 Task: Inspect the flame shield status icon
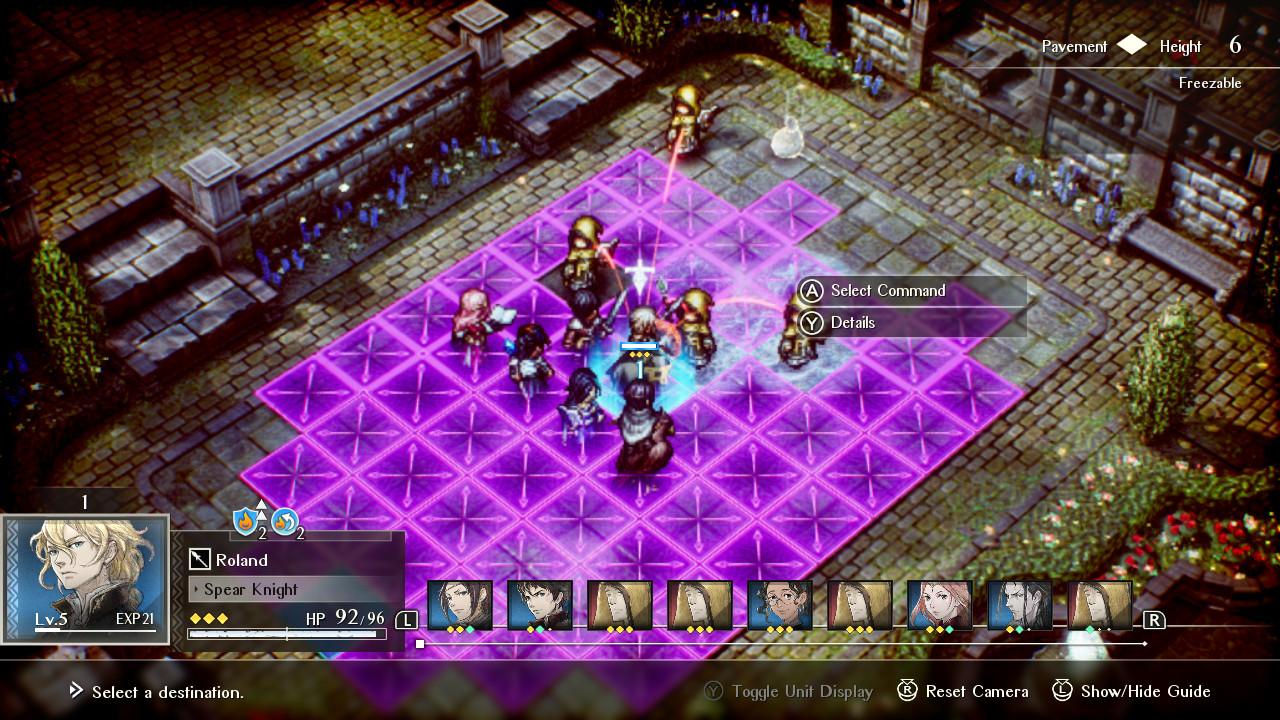tap(247, 521)
